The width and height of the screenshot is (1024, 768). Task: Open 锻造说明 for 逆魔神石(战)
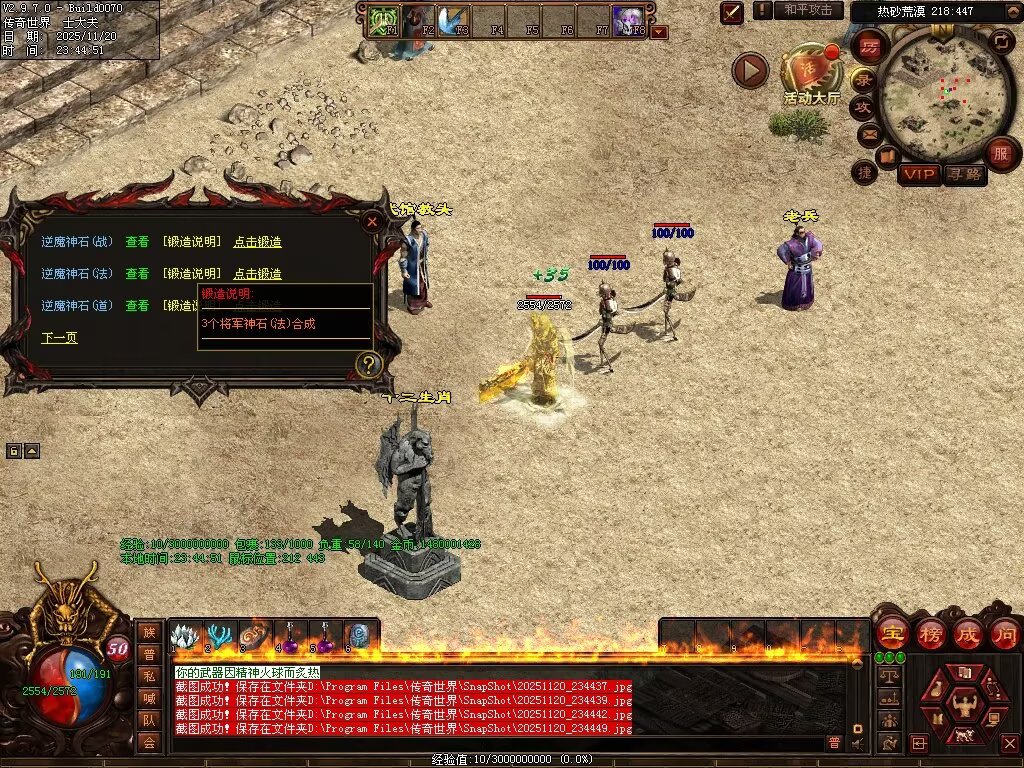coord(192,242)
